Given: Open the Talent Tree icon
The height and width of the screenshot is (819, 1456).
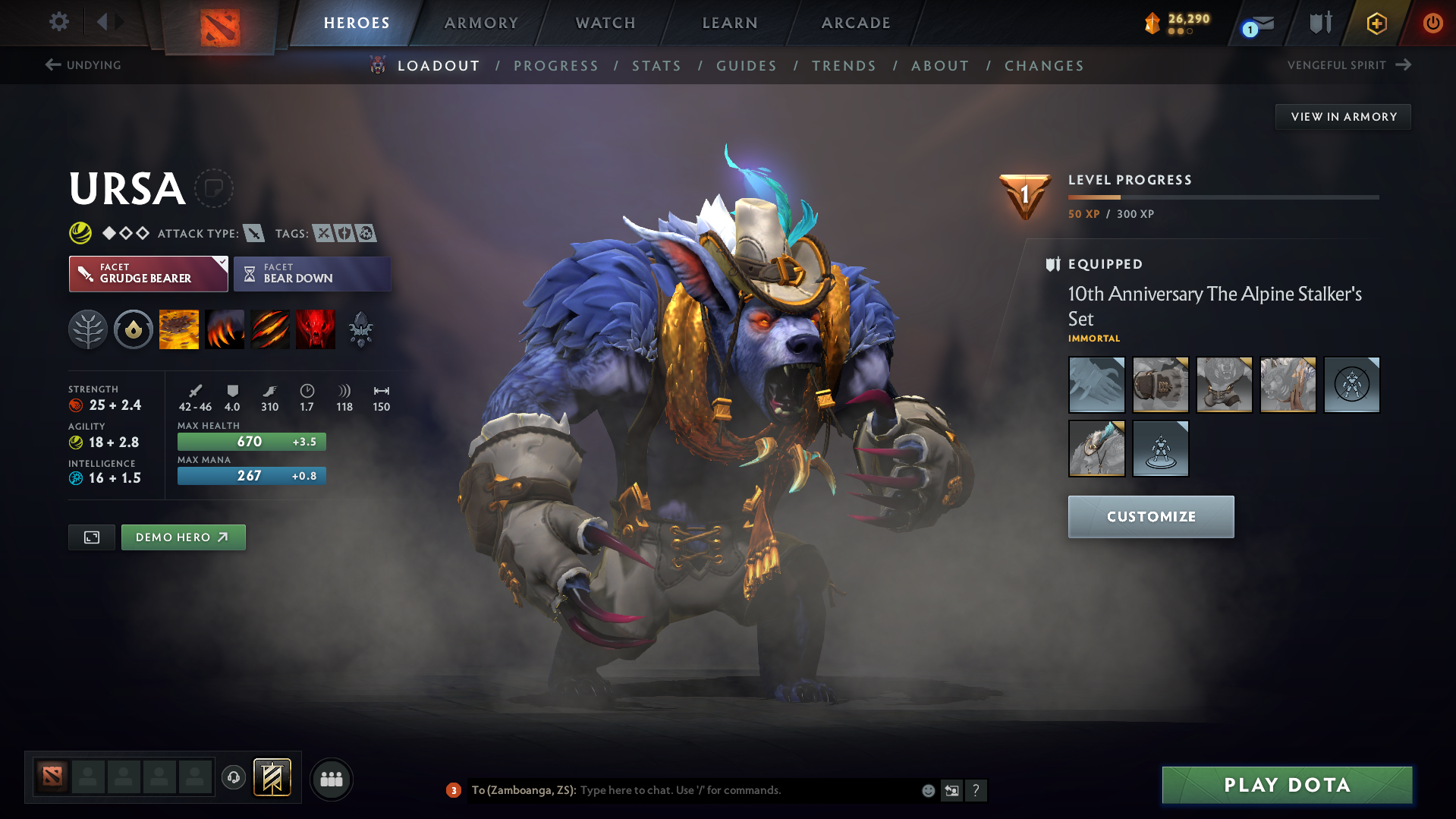Looking at the screenshot, I should pyautogui.click(x=88, y=329).
